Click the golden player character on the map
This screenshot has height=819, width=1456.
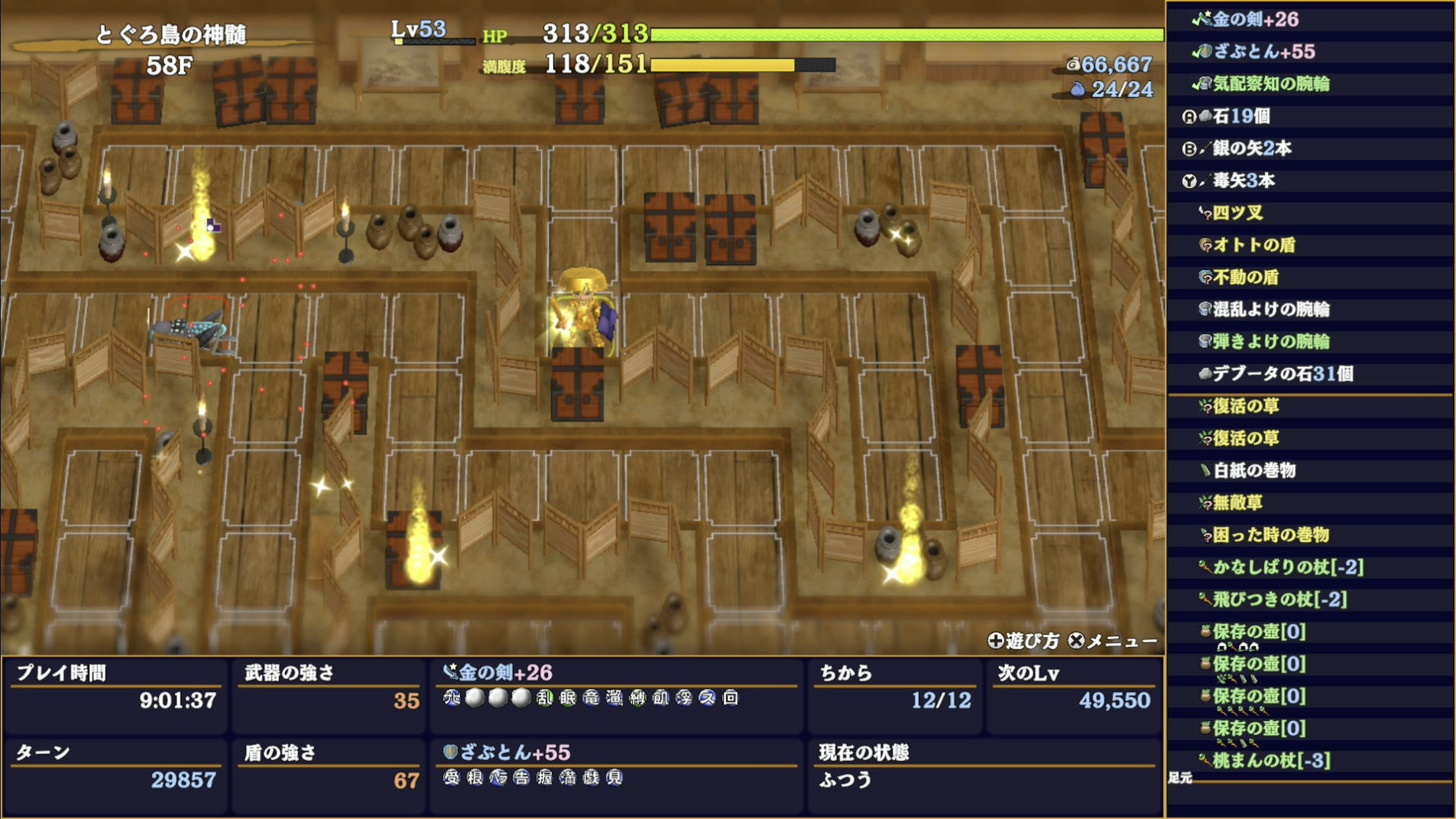click(x=582, y=307)
